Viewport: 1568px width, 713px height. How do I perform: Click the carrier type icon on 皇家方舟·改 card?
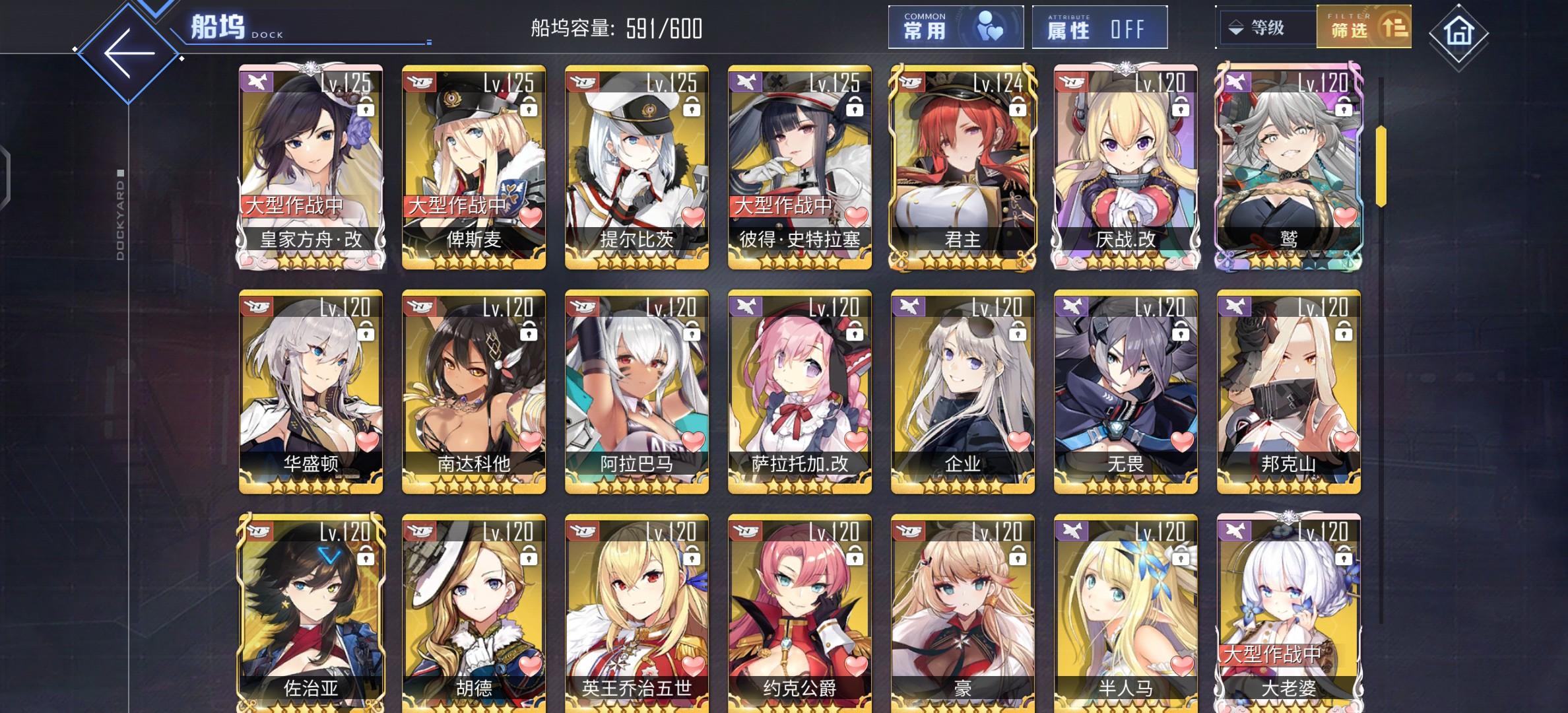coord(256,82)
